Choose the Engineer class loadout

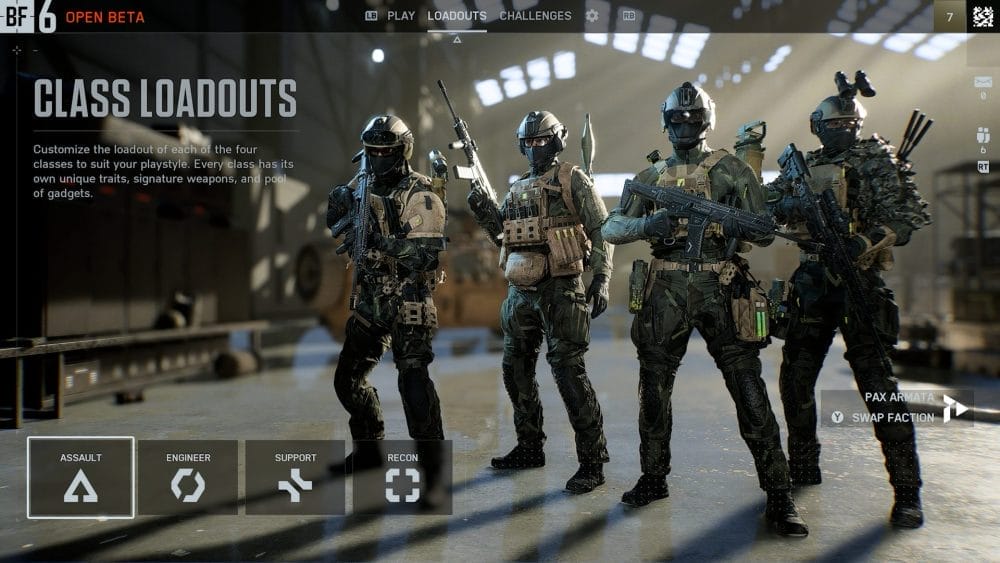point(188,478)
